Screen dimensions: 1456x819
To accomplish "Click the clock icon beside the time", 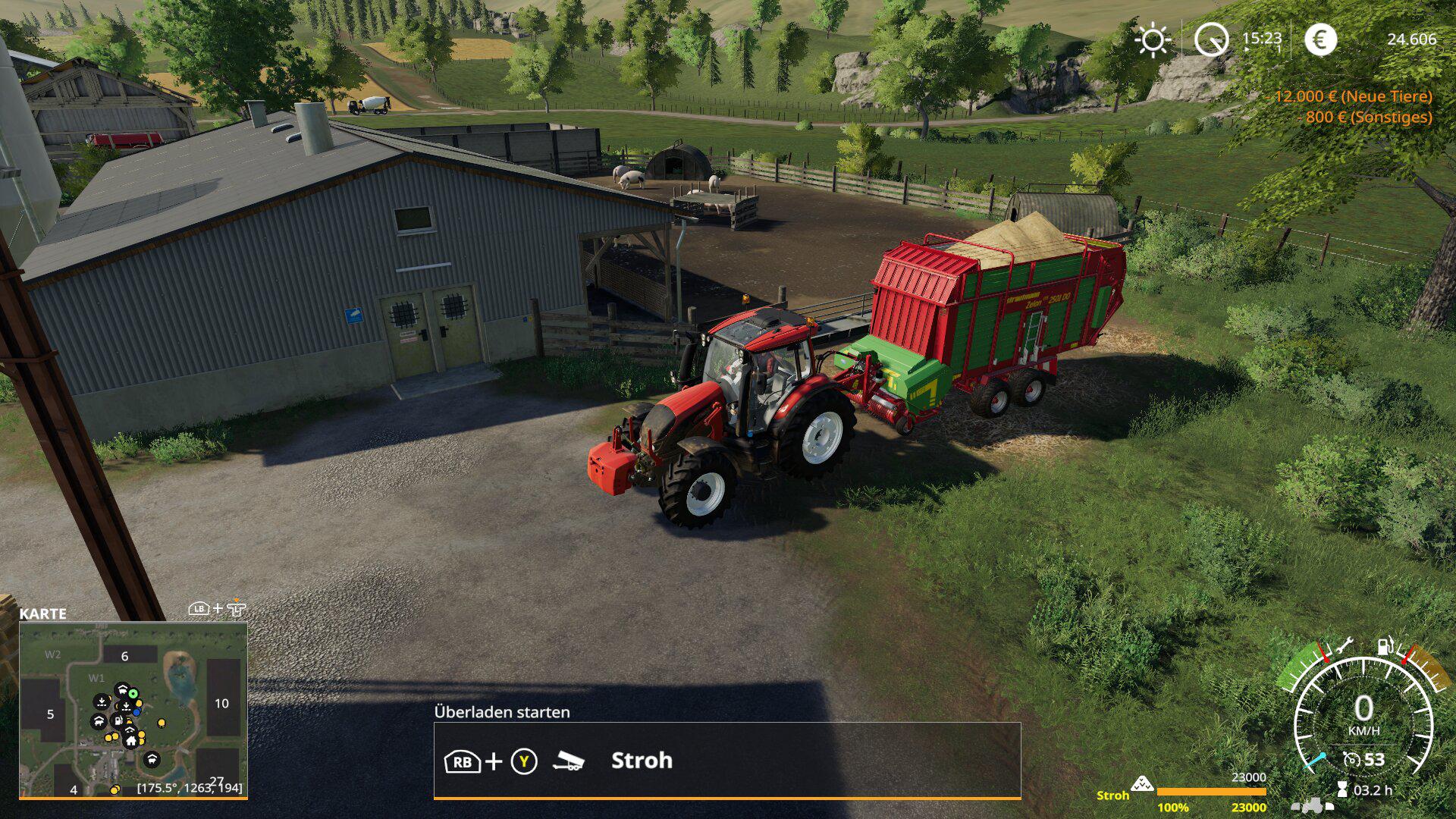I will pos(1210,39).
